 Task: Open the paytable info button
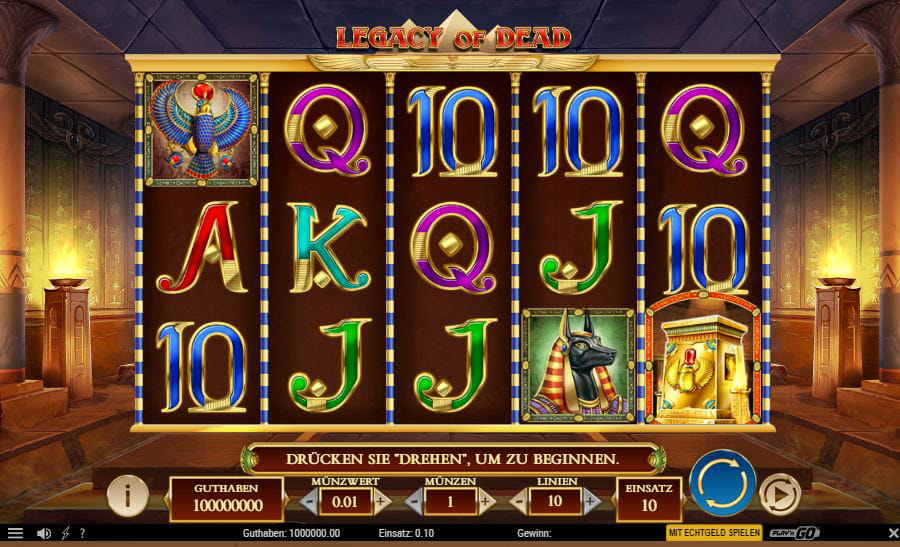pyautogui.click(x=127, y=493)
